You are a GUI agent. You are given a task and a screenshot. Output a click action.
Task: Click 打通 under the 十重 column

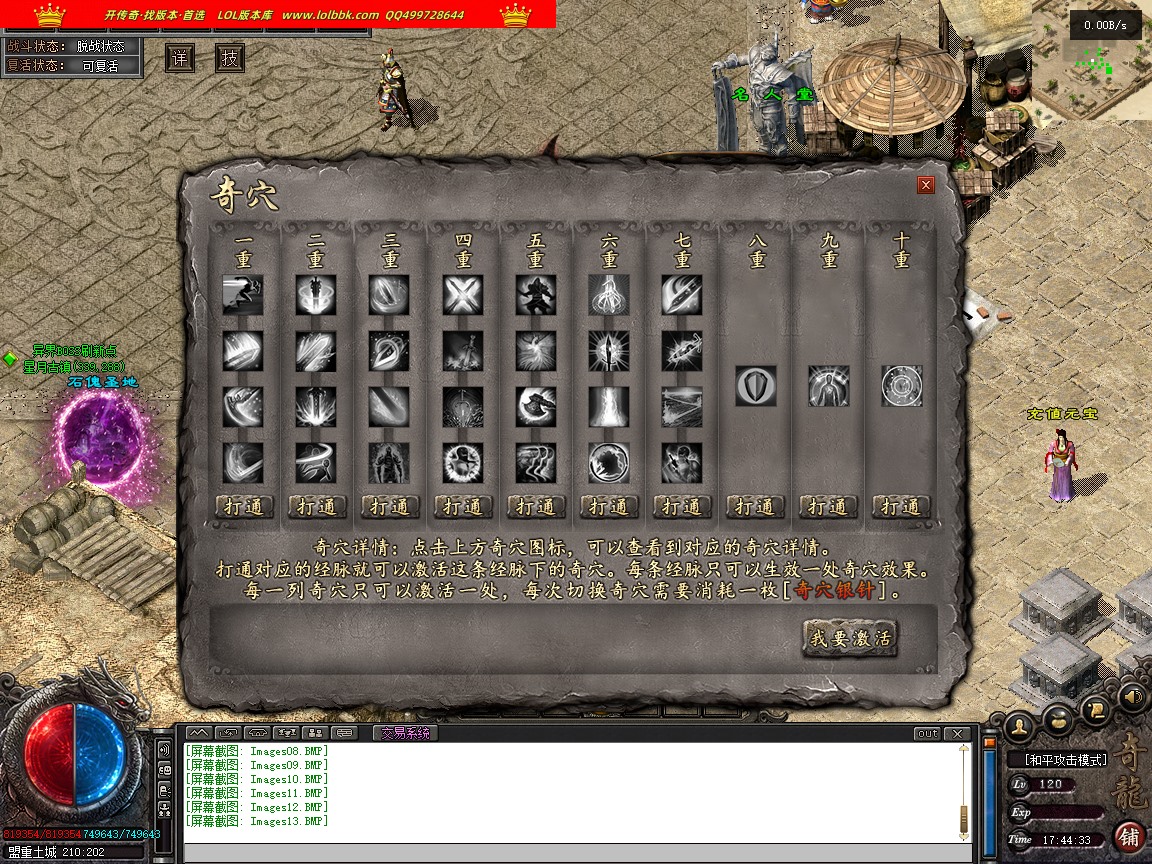click(x=901, y=507)
